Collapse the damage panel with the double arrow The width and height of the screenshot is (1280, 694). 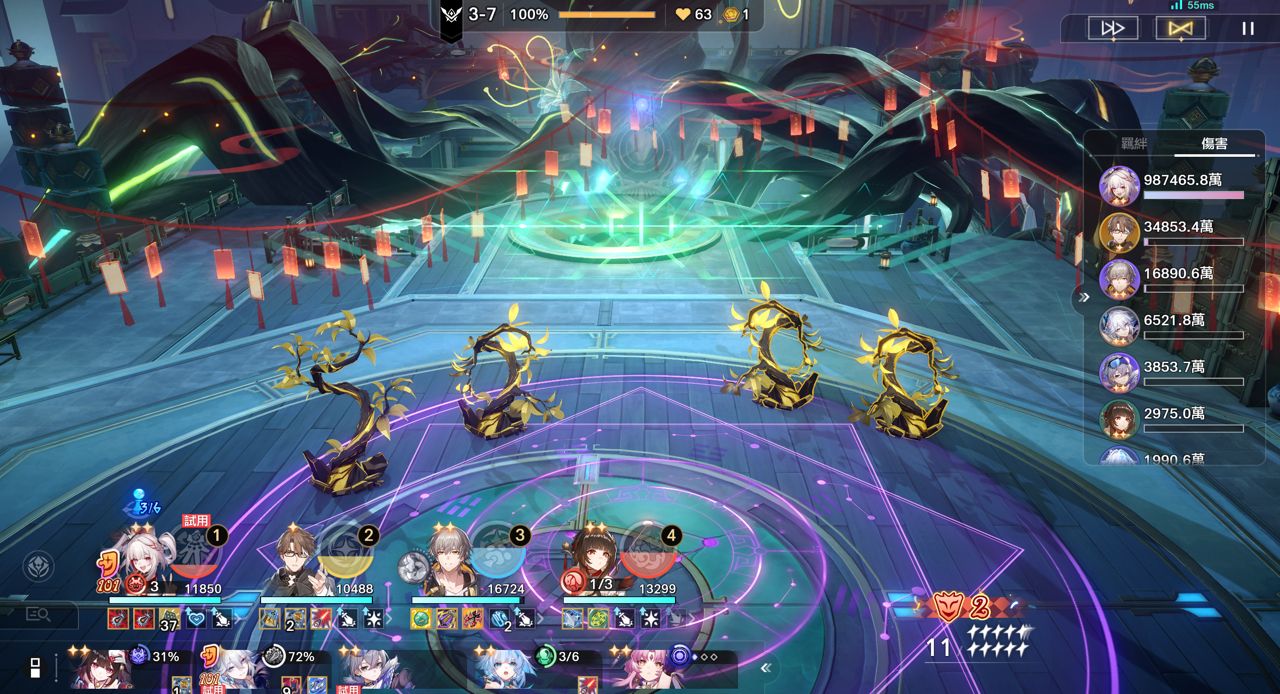click(1083, 297)
